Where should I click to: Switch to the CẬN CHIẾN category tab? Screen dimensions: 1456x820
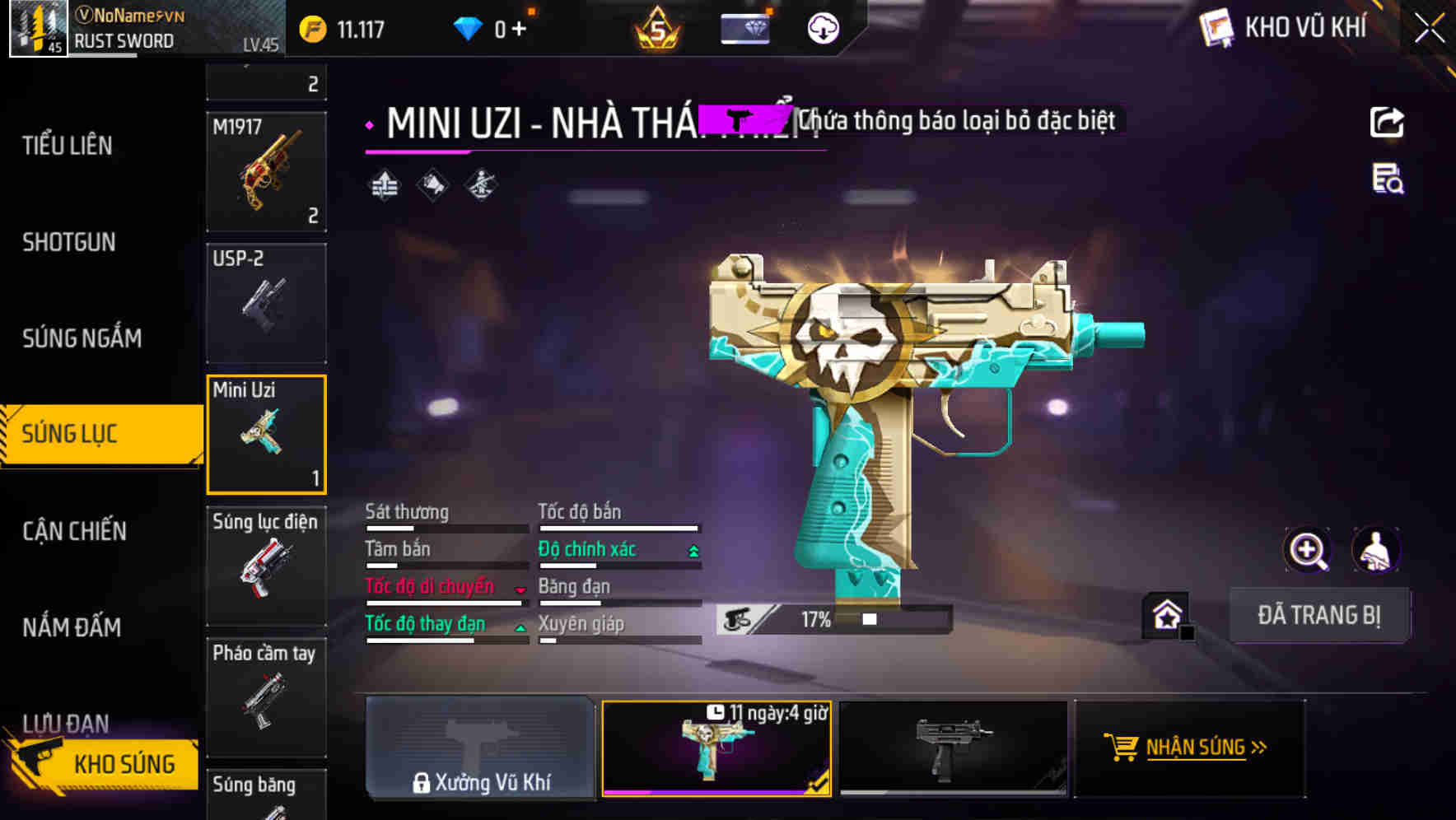pos(74,530)
